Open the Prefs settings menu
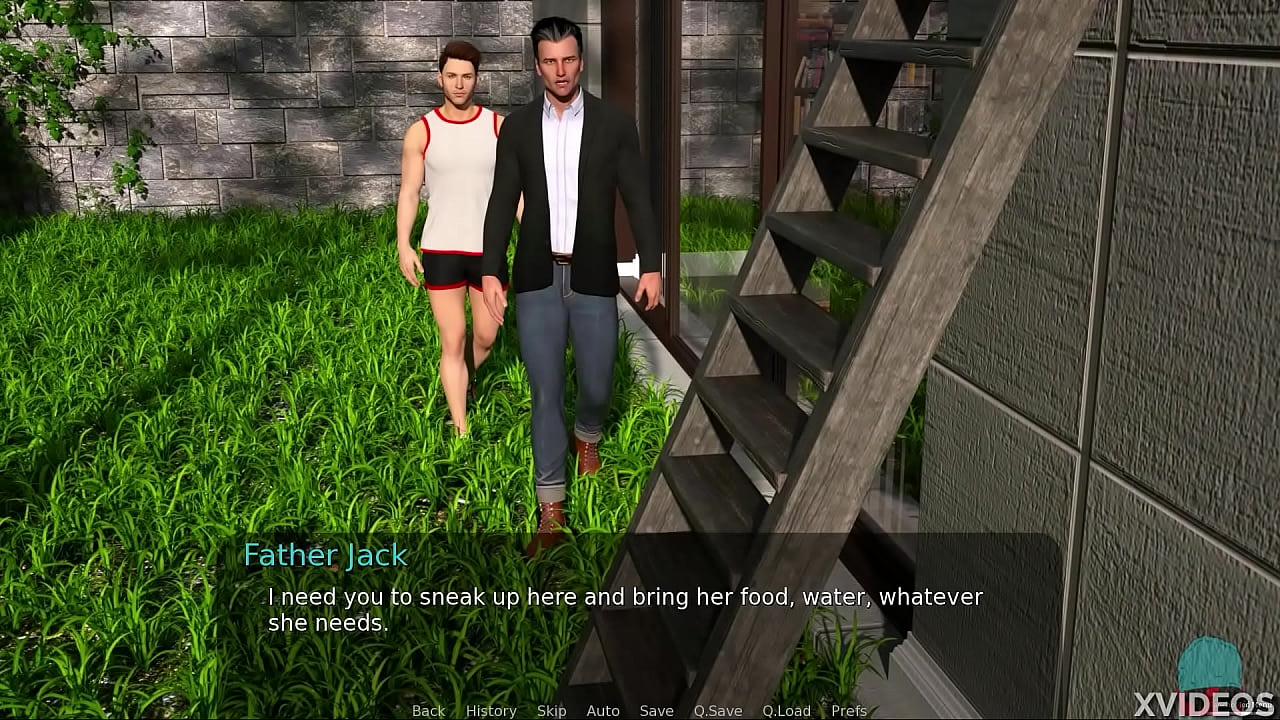 click(849, 710)
